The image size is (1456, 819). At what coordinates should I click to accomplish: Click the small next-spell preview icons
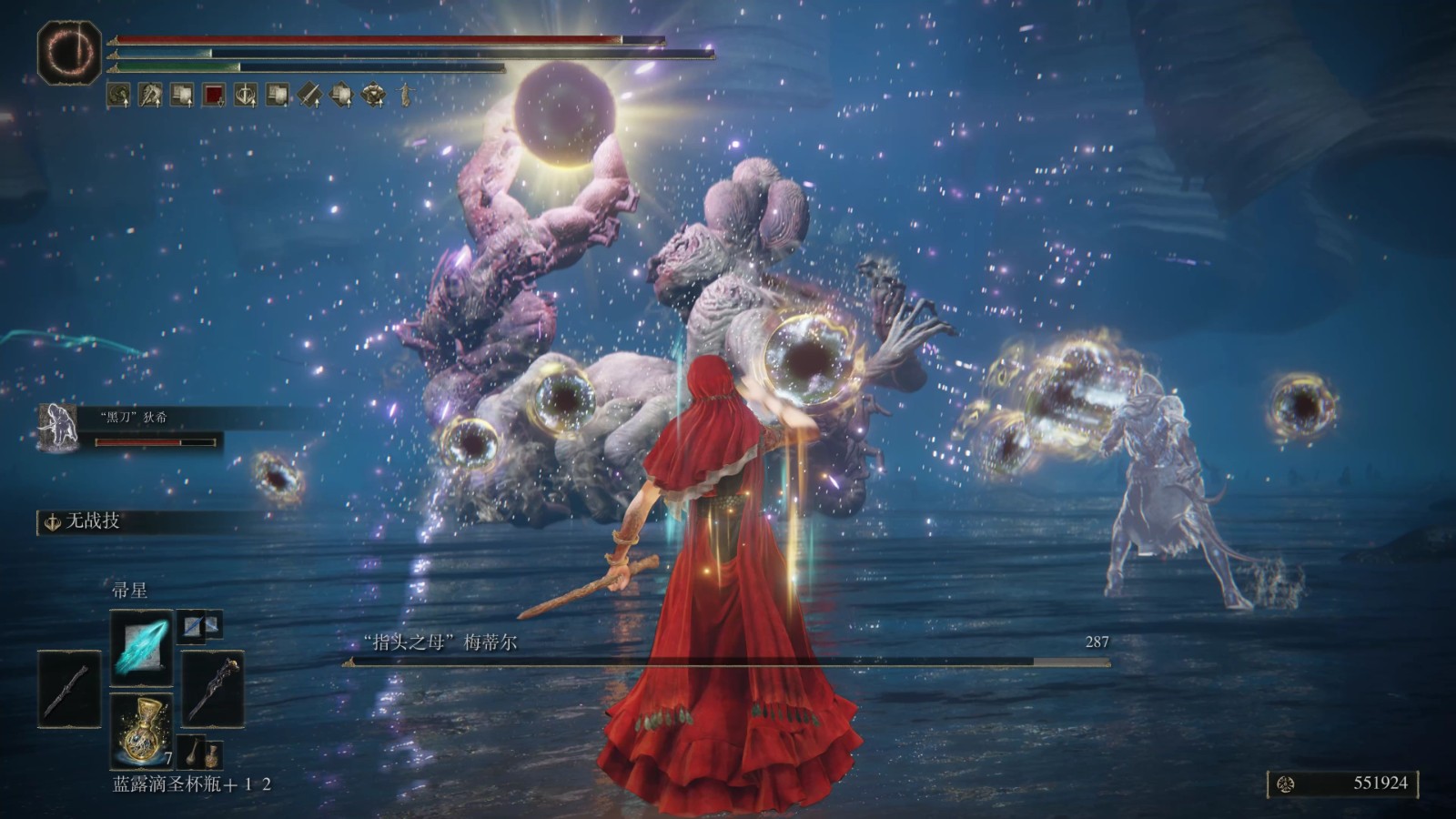[199, 624]
